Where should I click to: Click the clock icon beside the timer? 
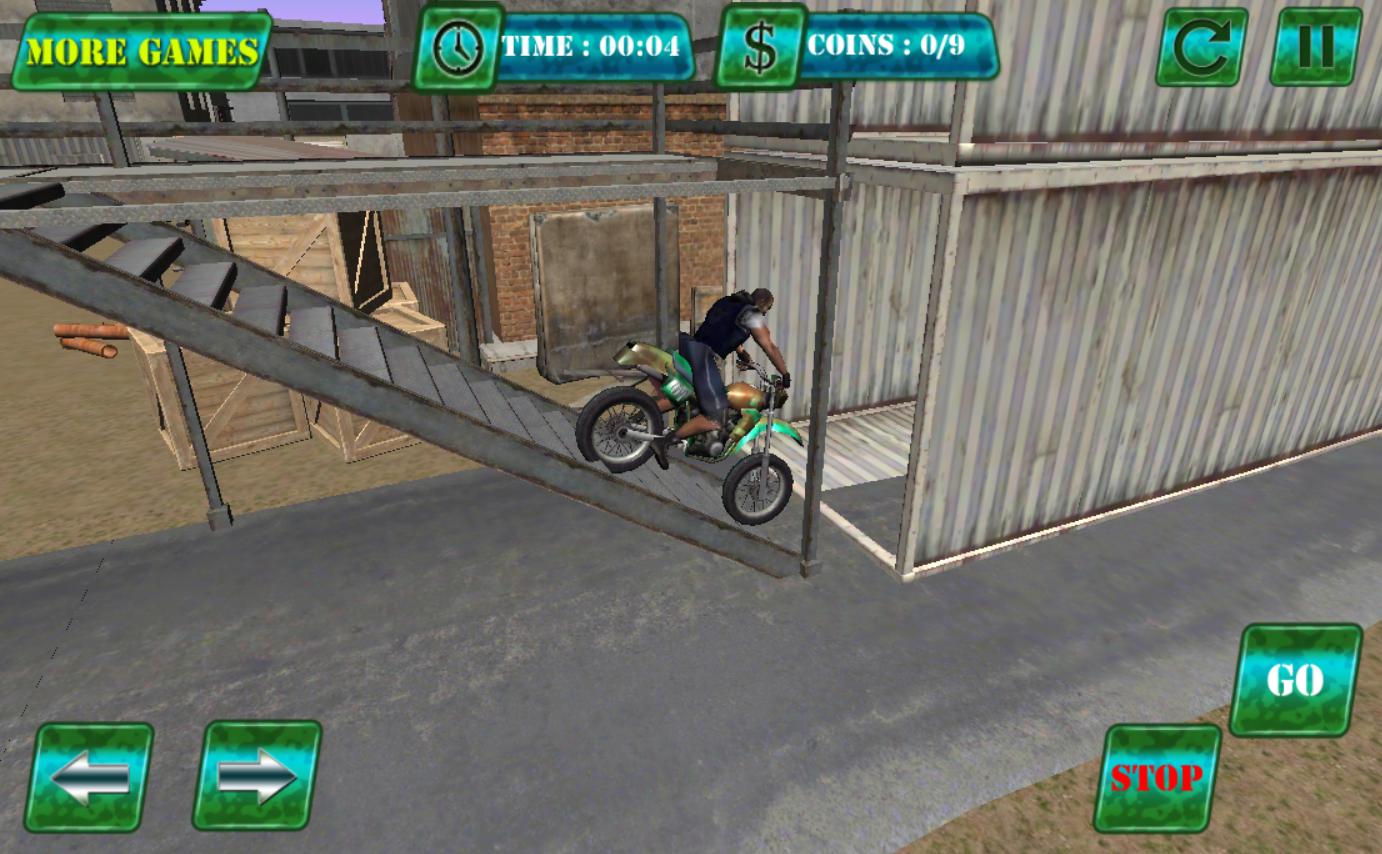coord(458,44)
